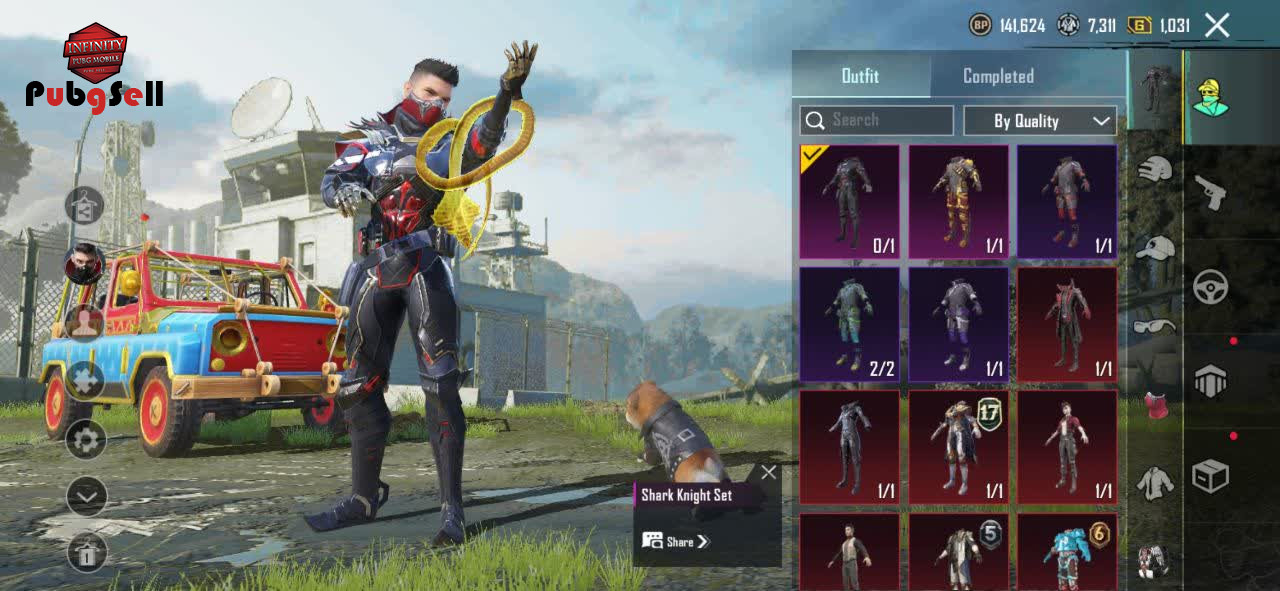Open the cap headwear category
The width and height of the screenshot is (1280, 591).
[x=1155, y=248]
